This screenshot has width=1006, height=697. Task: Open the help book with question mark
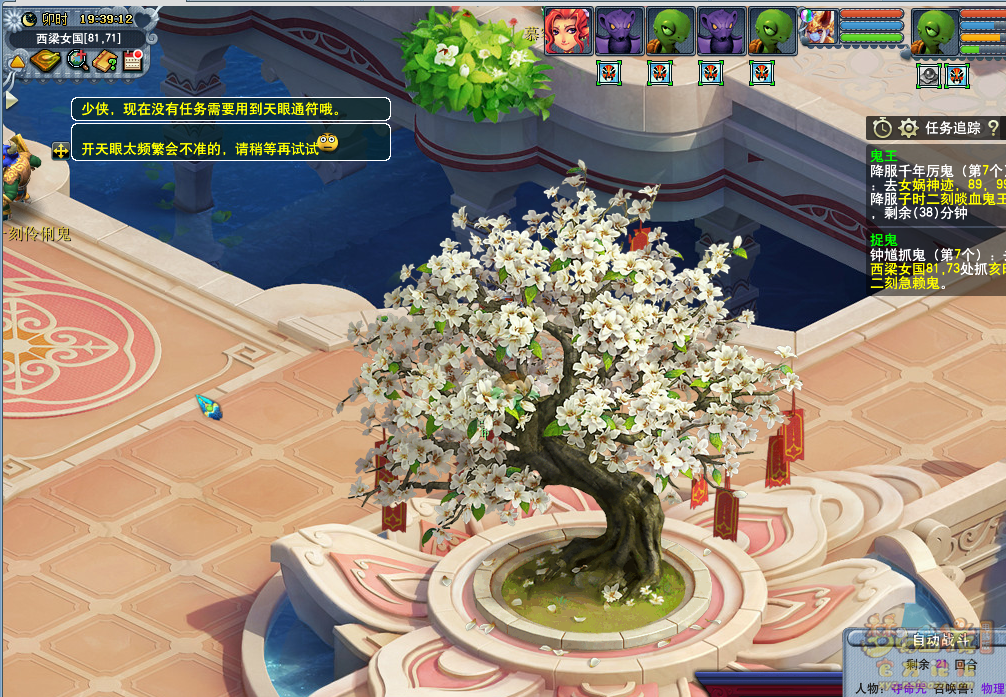tap(105, 61)
